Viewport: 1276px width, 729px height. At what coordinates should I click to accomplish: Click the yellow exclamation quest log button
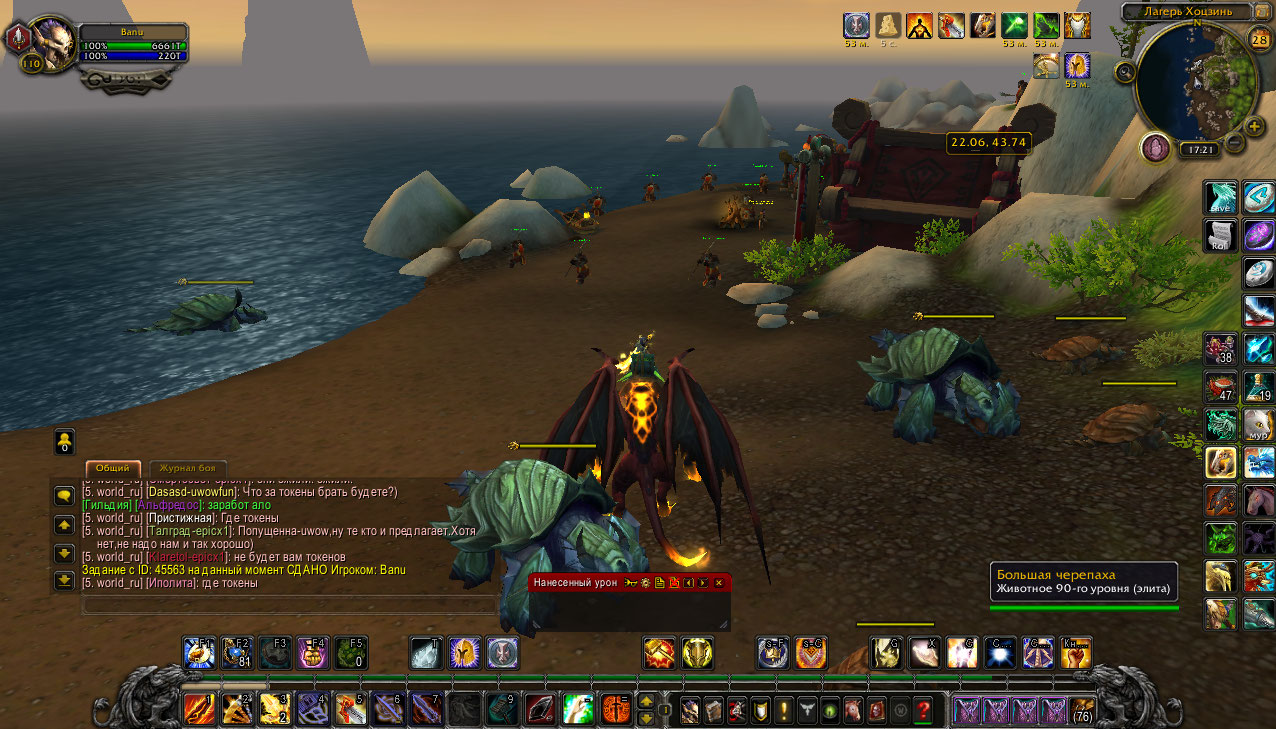[x=785, y=710]
